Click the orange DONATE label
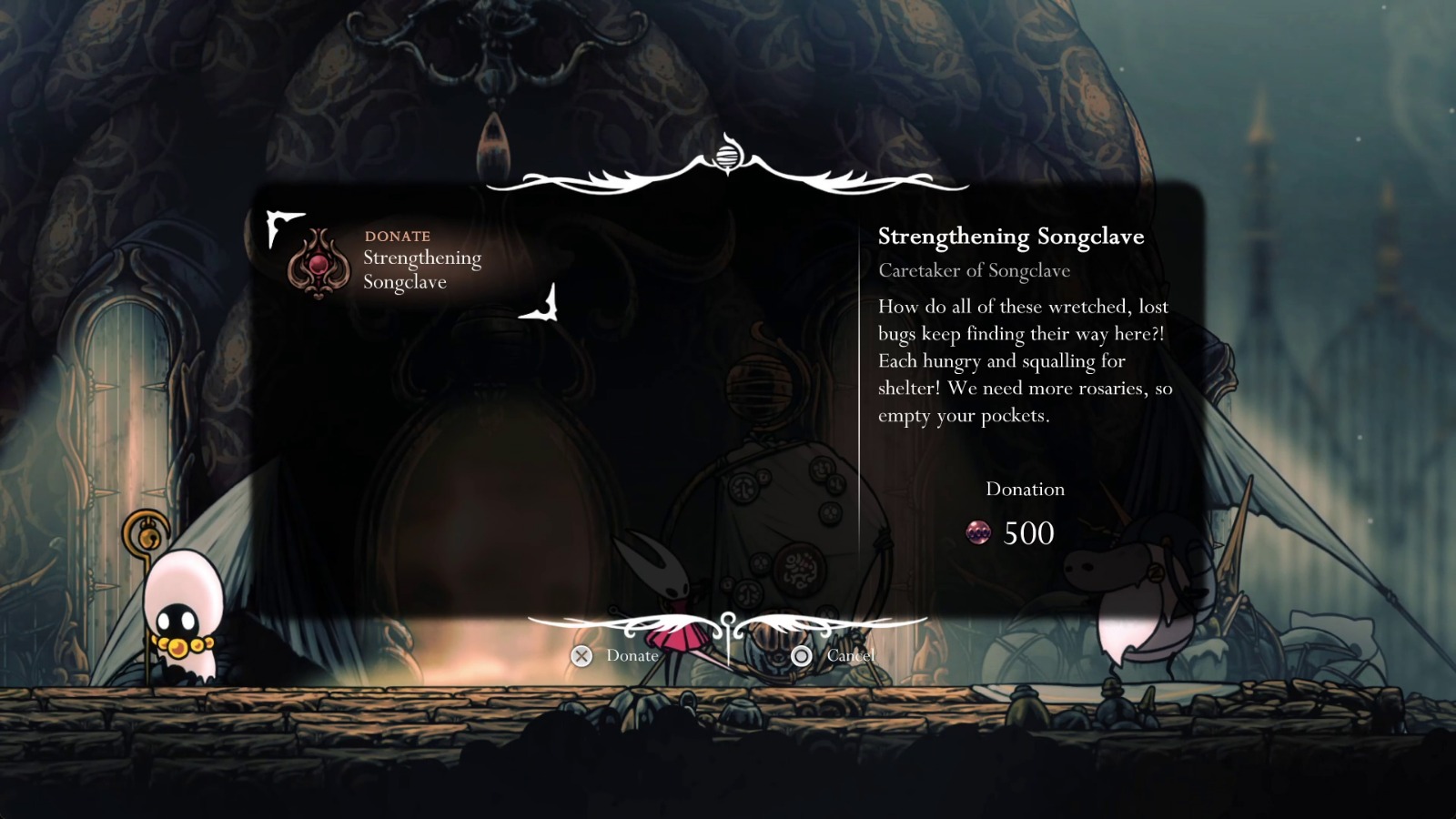 click(396, 235)
